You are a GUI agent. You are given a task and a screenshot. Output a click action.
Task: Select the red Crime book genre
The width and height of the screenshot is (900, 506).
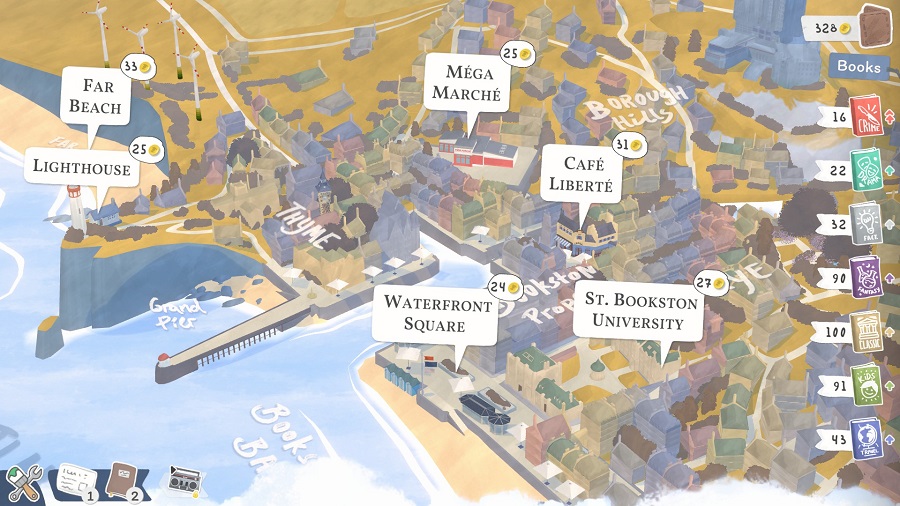pyautogui.click(x=866, y=114)
